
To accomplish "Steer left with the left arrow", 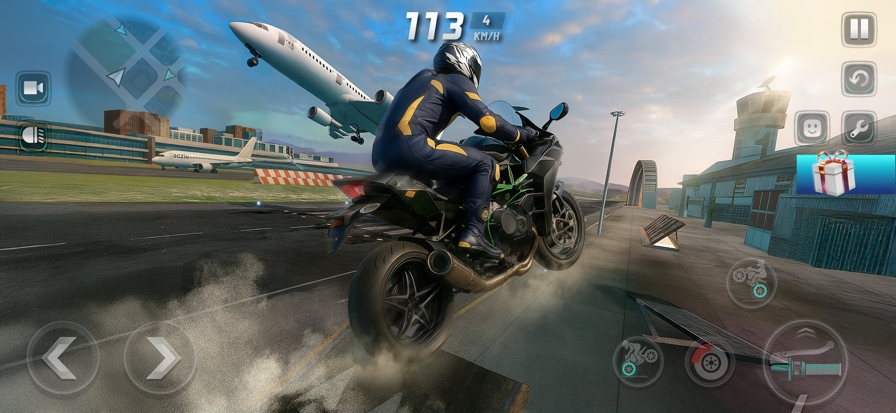I will click(63, 357).
